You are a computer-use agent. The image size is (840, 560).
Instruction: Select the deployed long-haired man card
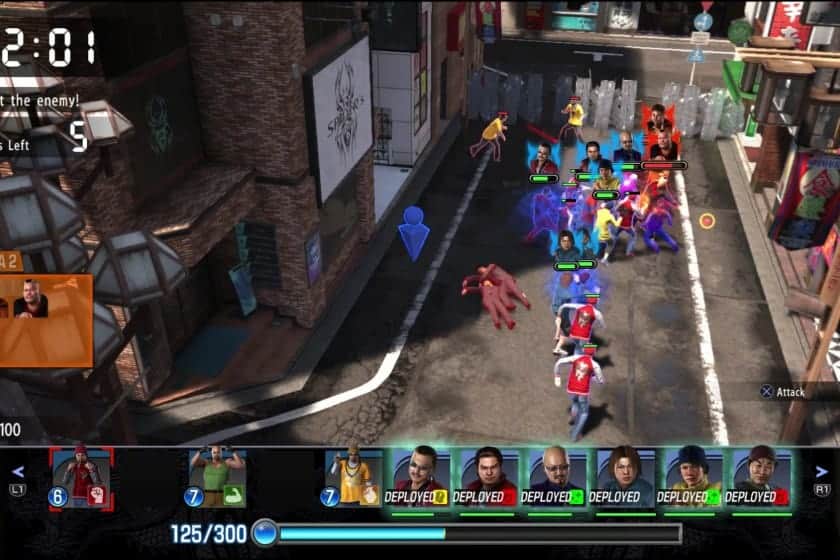(624, 477)
